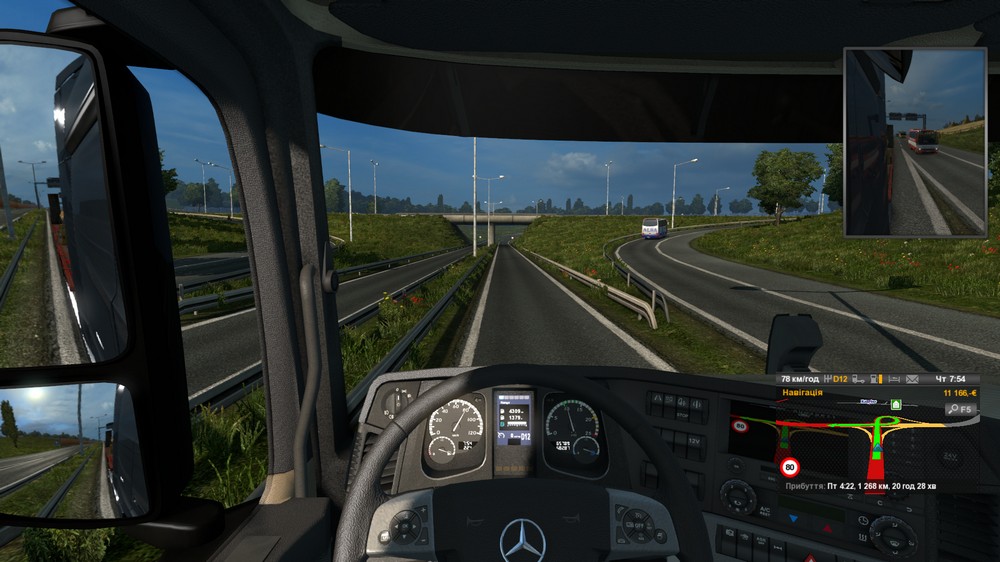Click the fuel pump status icon
This screenshot has width=1000, height=562.
click(x=875, y=380)
